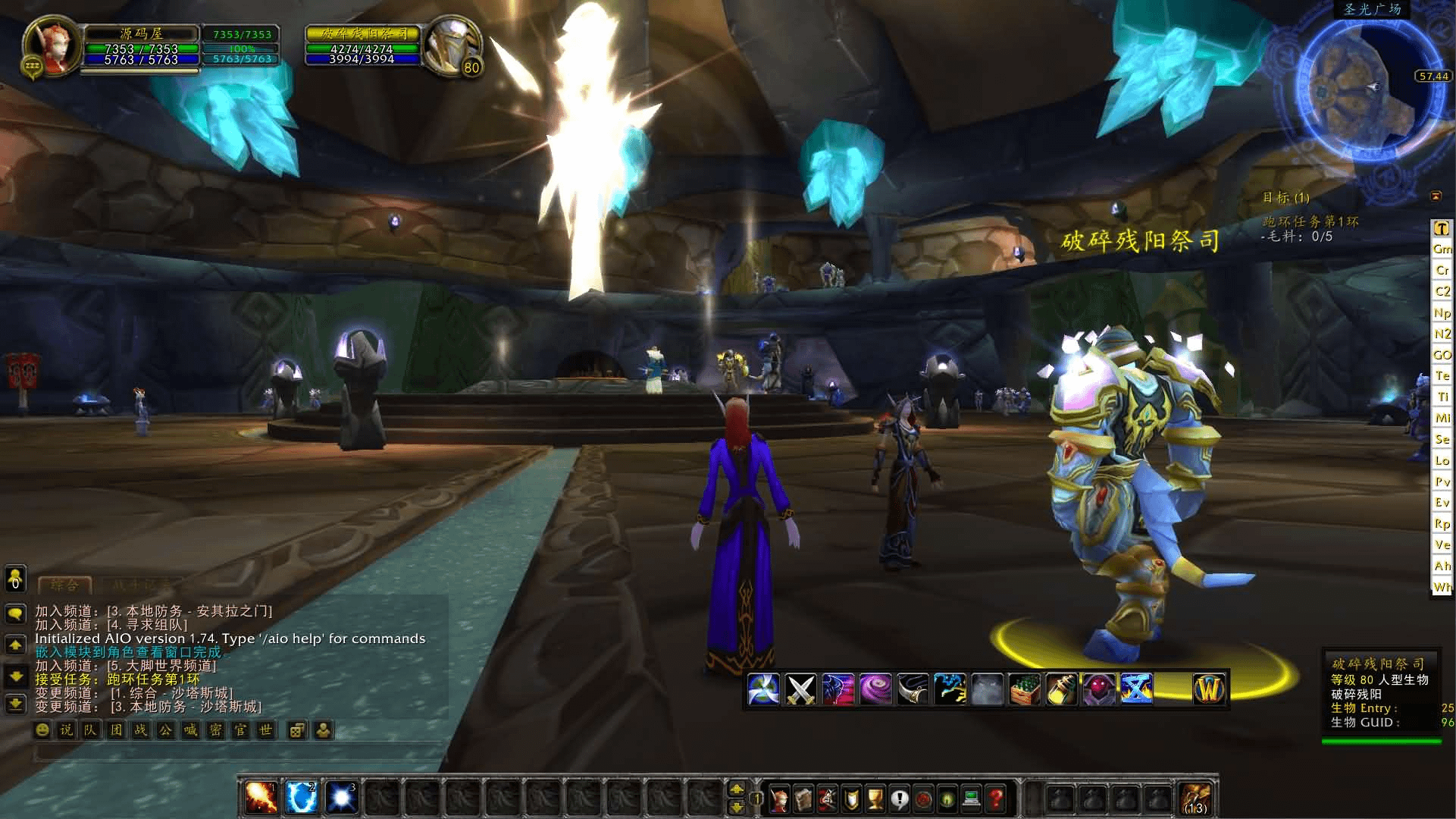Use the yellow potion flask icon
Screen dimensions: 1456x819
(1061, 689)
